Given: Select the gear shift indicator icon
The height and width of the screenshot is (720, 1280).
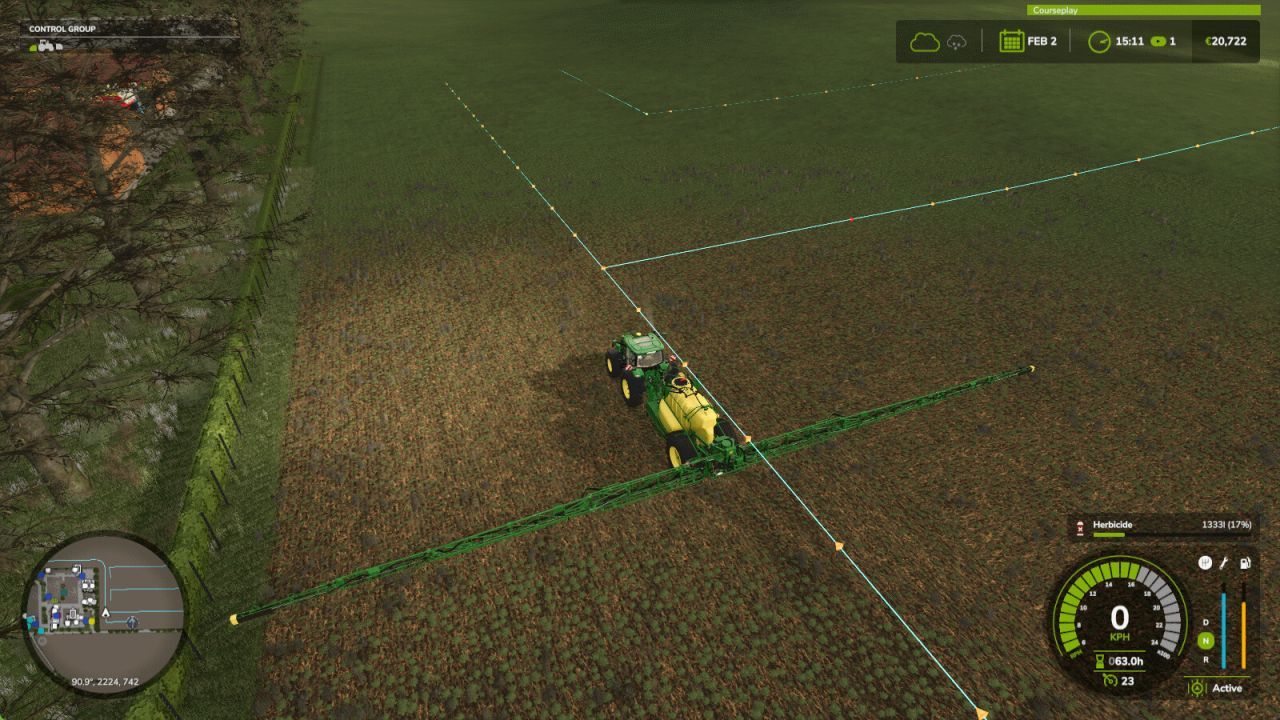Looking at the screenshot, I should pyautogui.click(x=1205, y=564).
